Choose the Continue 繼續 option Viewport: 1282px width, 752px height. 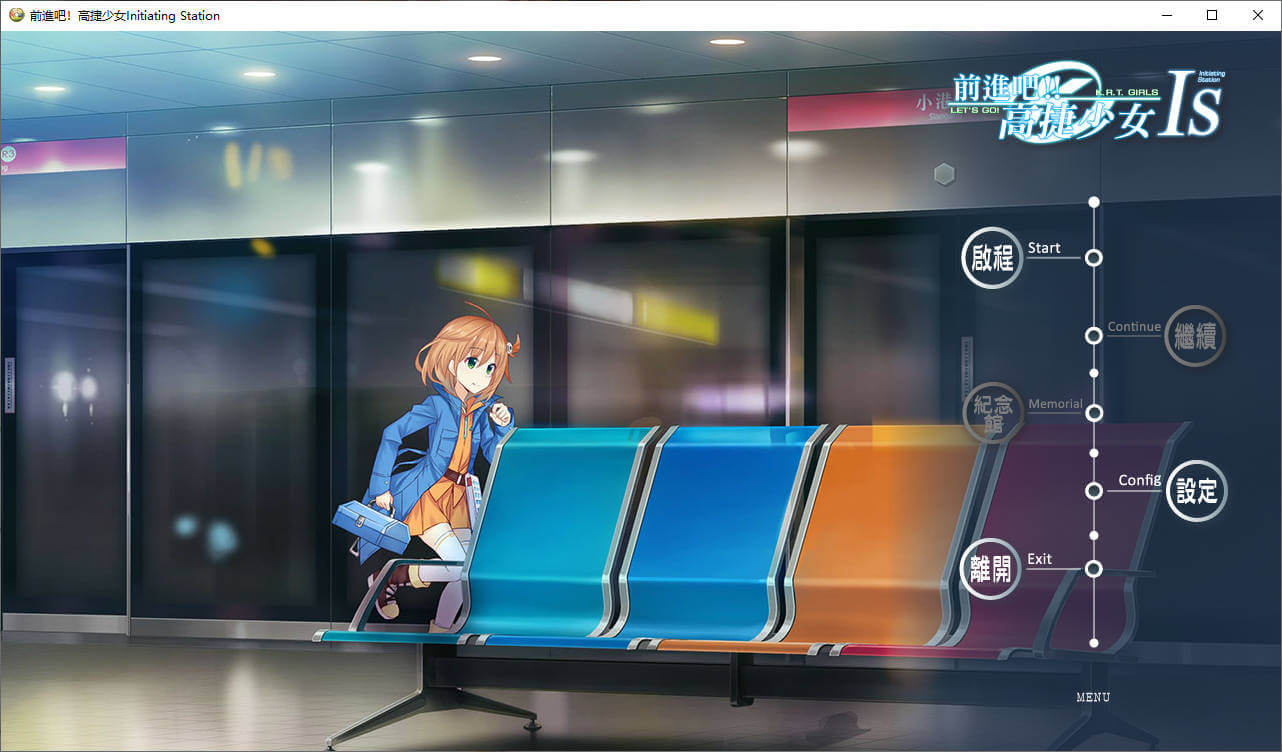click(x=1195, y=336)
